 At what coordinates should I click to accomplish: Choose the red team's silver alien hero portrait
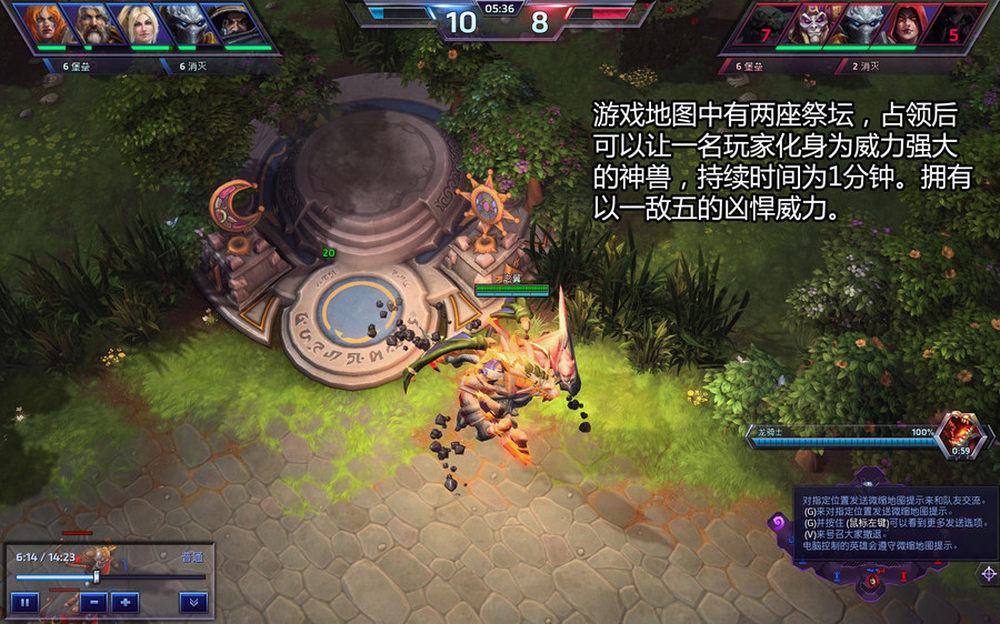click(859, 24)
